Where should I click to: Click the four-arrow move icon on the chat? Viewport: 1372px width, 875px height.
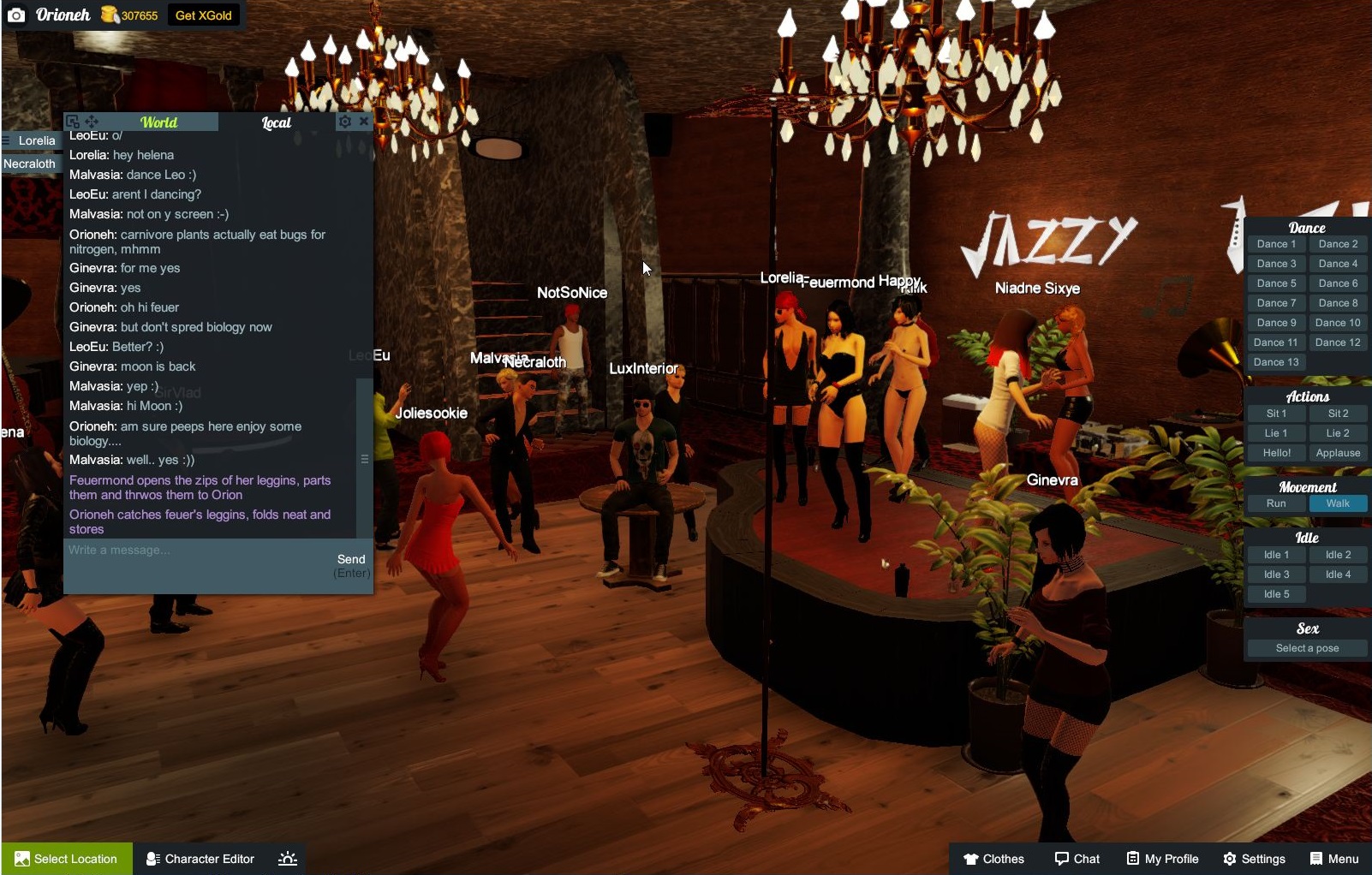(92, 121)
